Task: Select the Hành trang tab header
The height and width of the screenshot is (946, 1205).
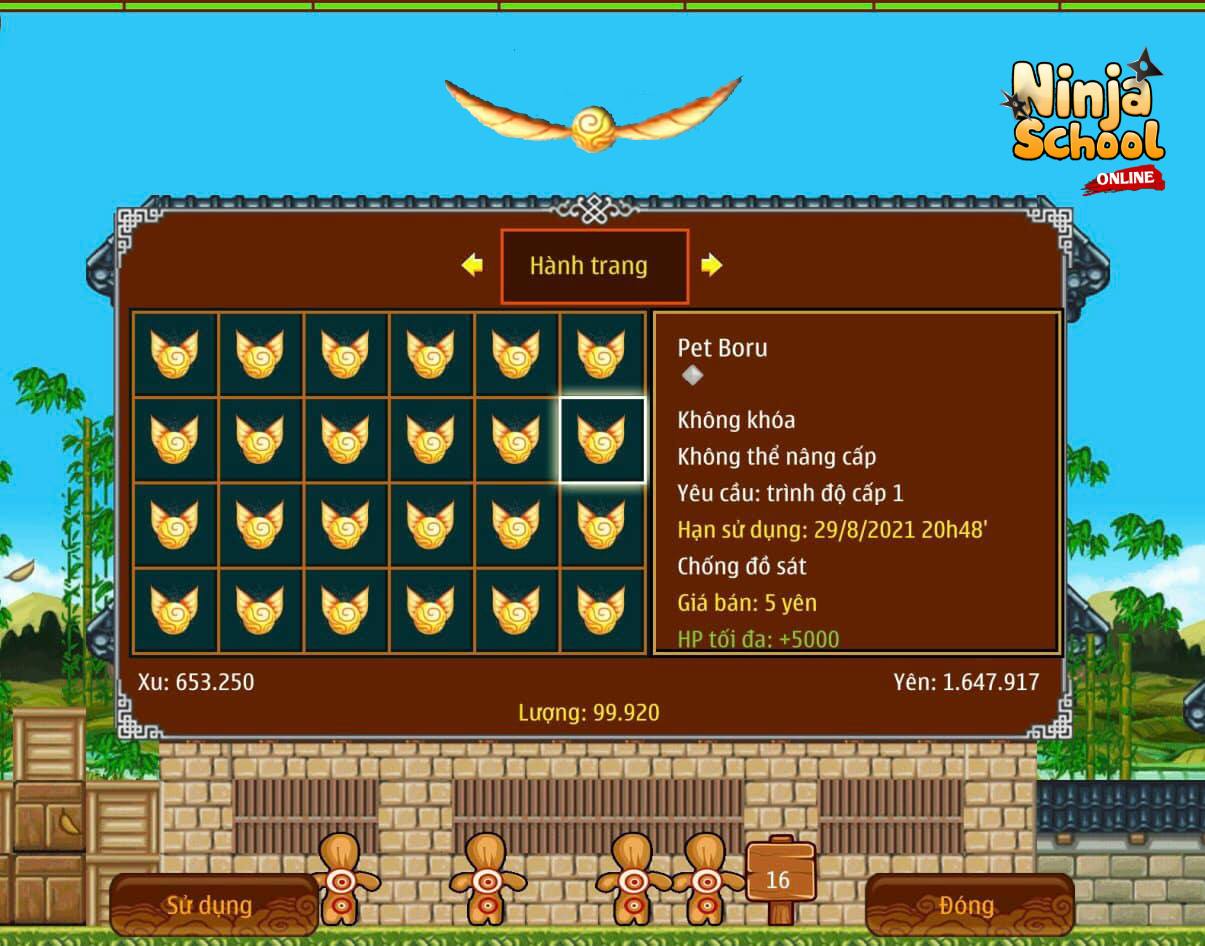Action: [594, 266]
